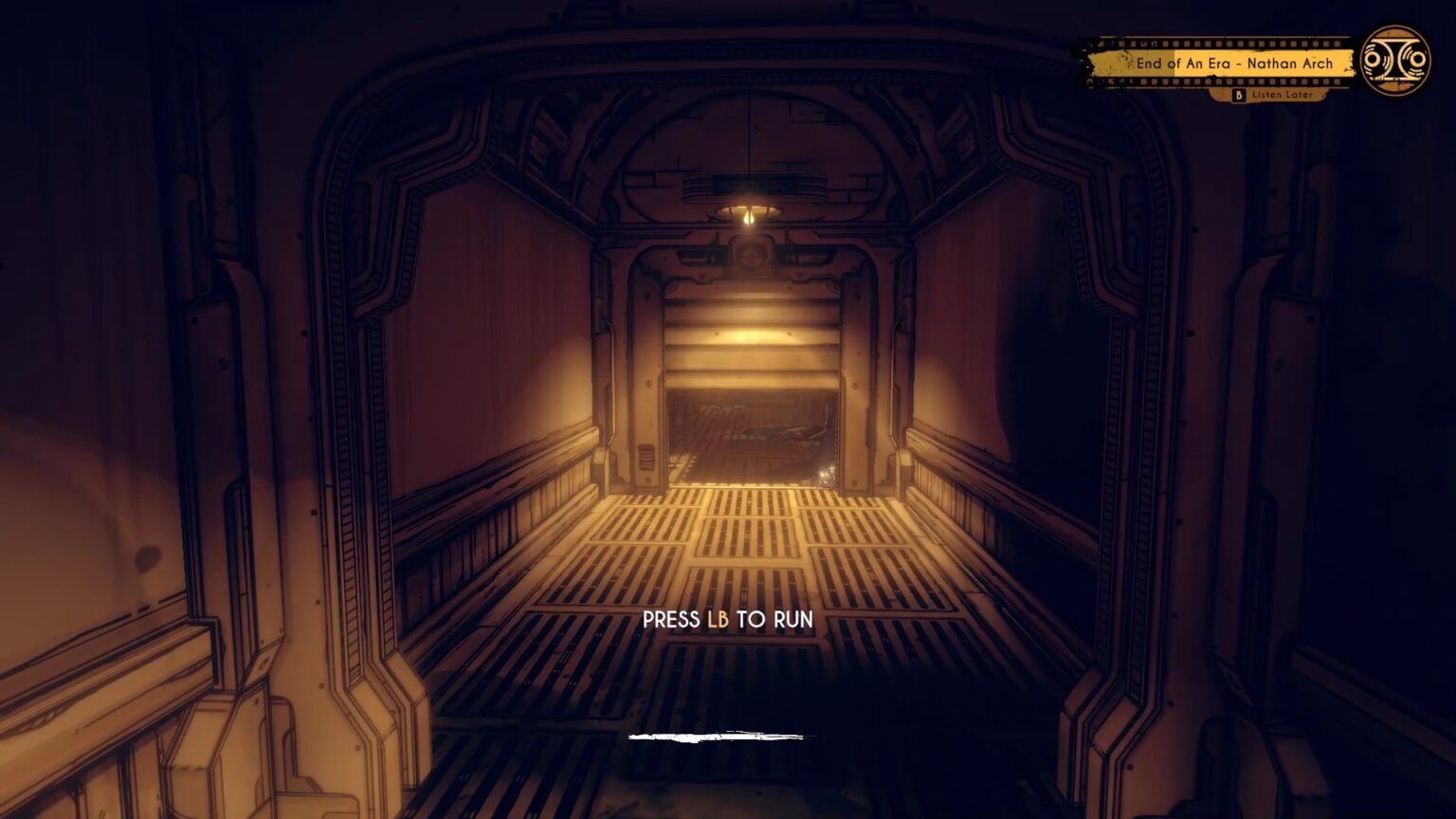Click PRESS LB TO RUN text
The height and width of the screenshot is (819, 1456).
coord(730,618)
